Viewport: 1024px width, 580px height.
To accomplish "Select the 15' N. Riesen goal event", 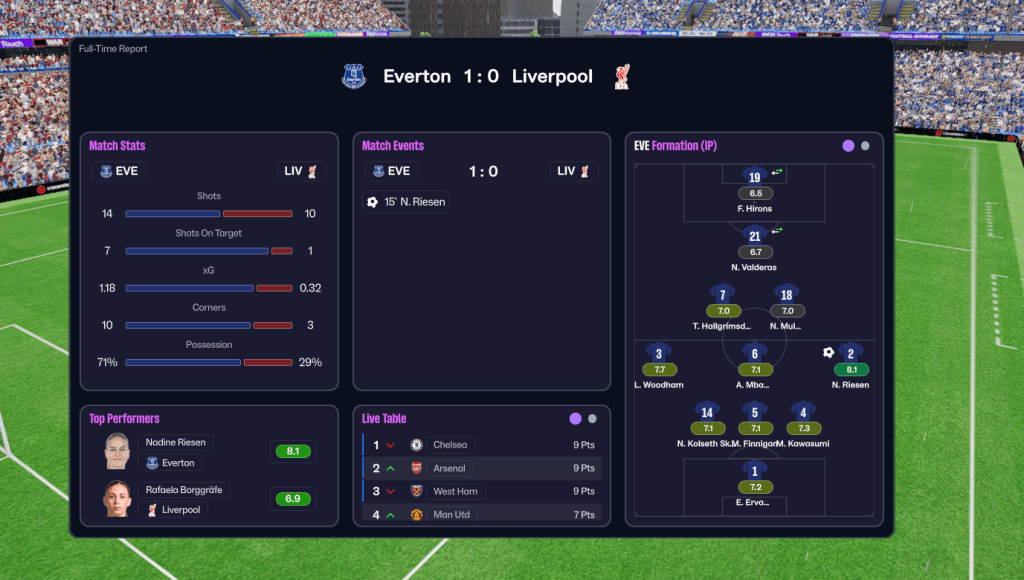I will click(406, 202).
